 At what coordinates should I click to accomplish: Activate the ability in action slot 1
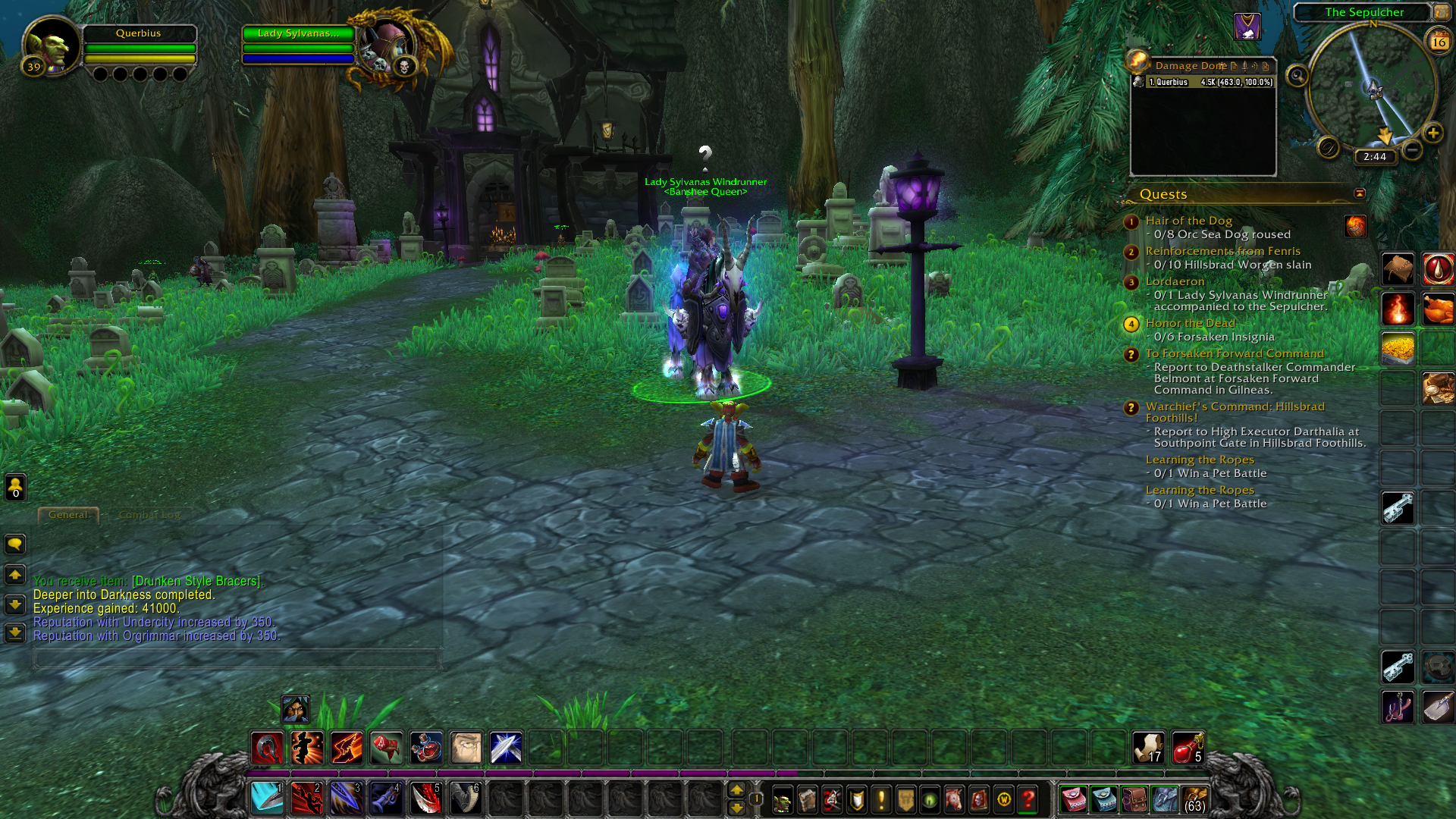(267, 799)
